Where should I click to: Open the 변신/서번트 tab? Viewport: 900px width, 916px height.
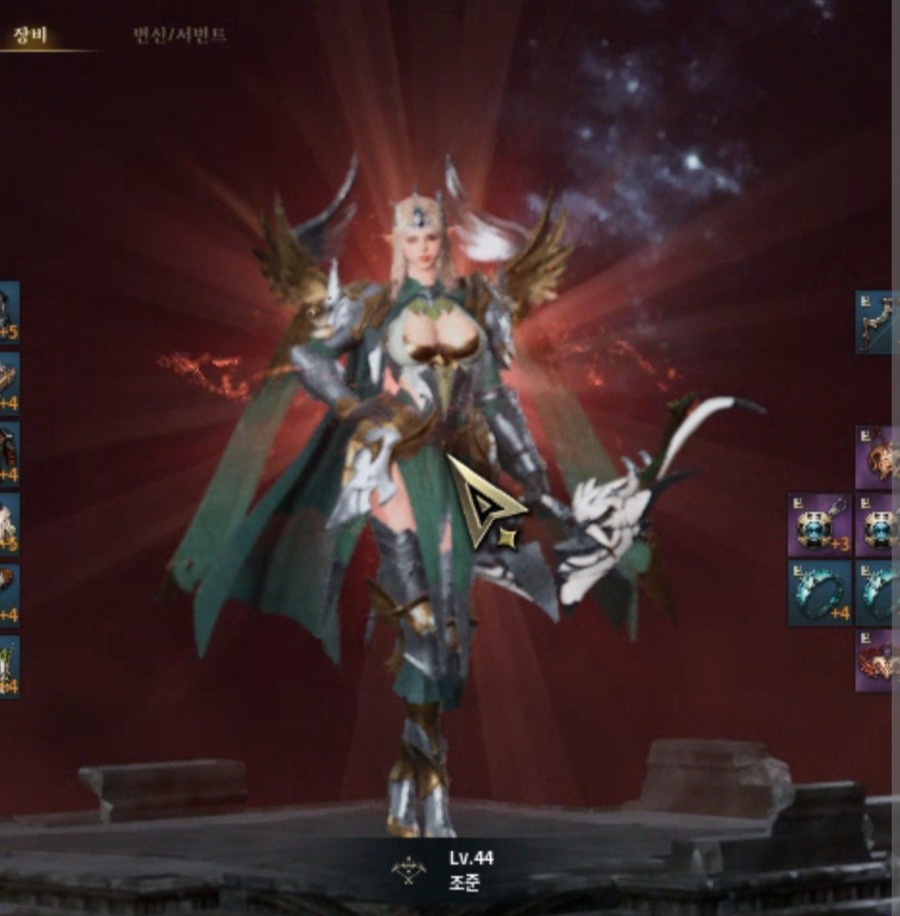179,36
